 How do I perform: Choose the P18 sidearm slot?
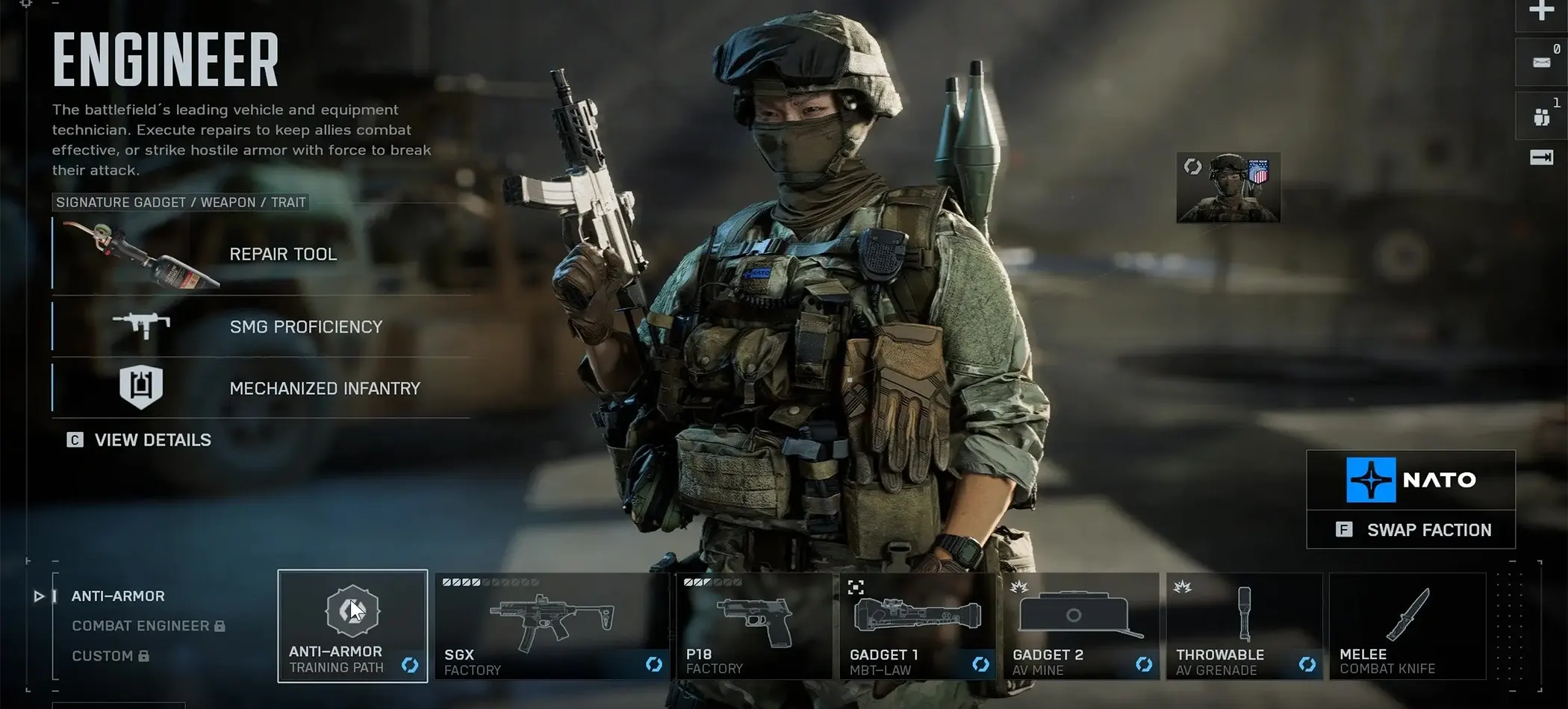(x=754, y=625)
